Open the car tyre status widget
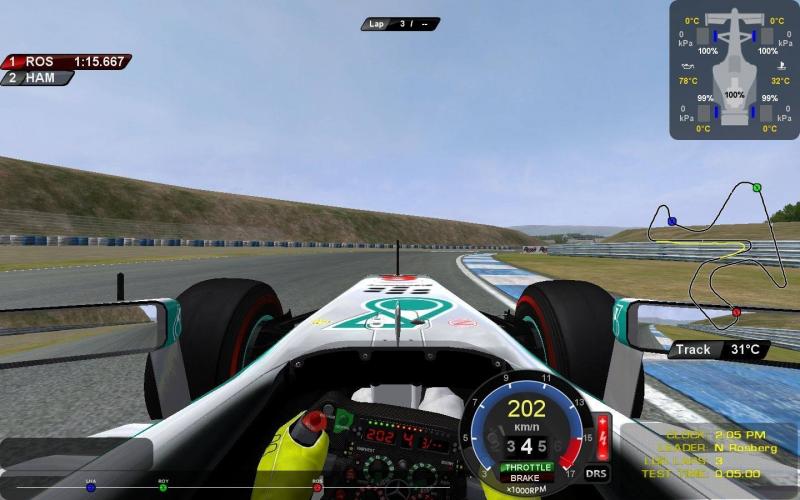 [x=735, y=70]
